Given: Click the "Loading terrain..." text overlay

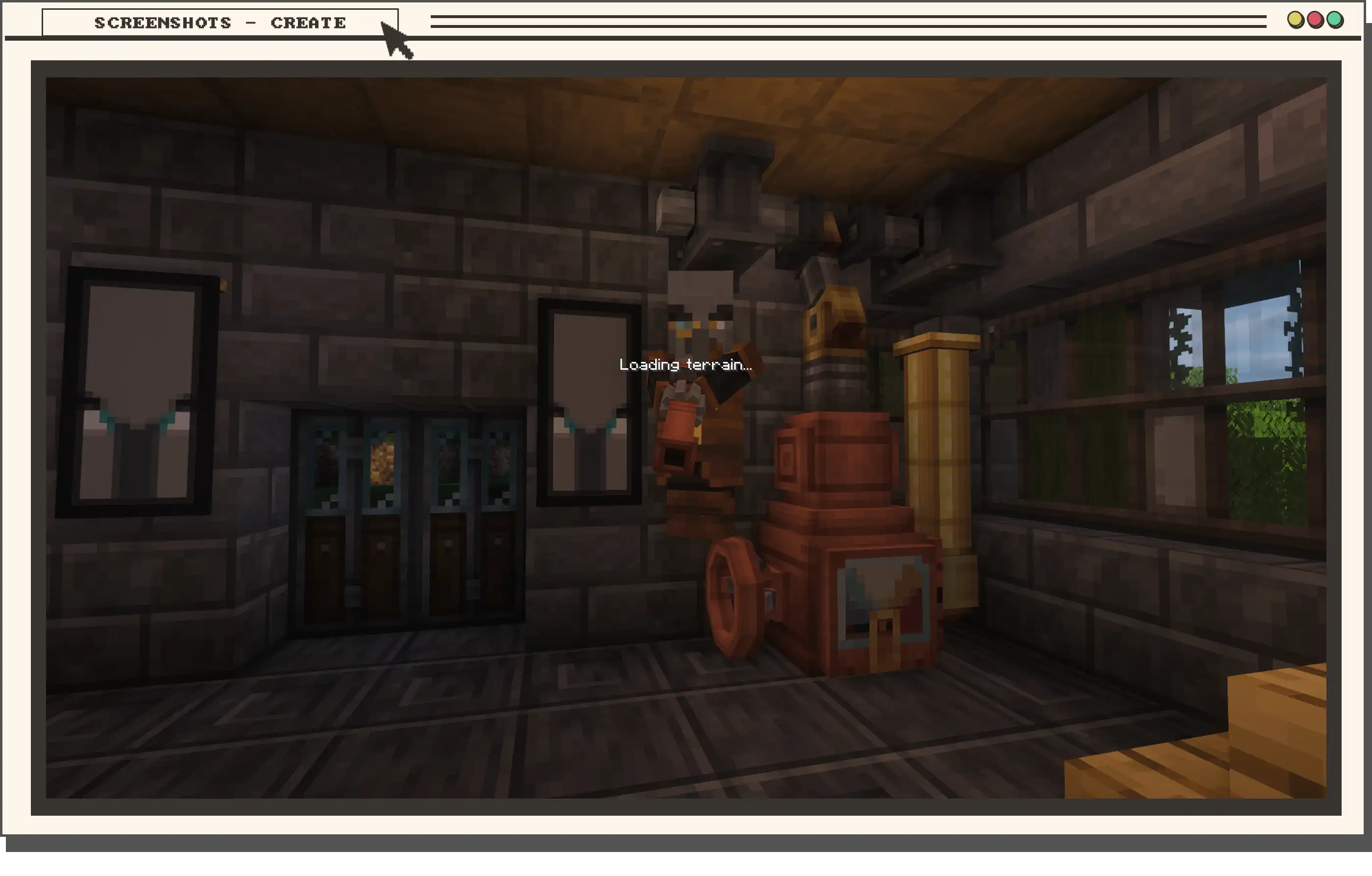Looking at the screenshot, I should click(x=686, y=365).
